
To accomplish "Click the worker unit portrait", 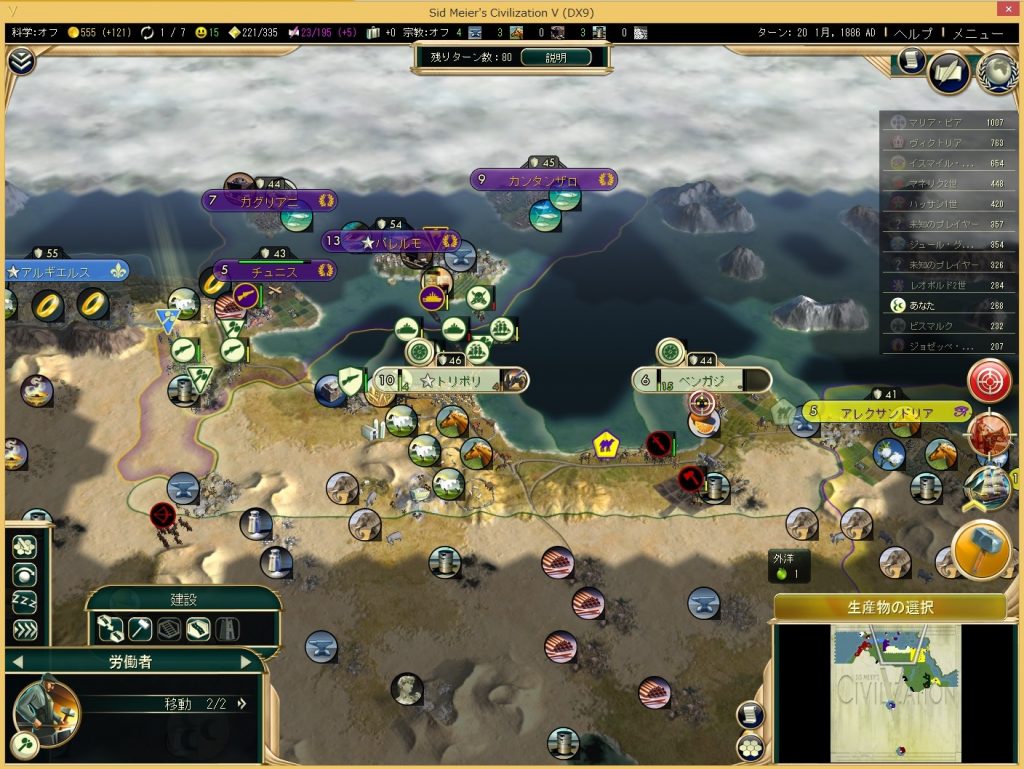I will click(45, 709).
